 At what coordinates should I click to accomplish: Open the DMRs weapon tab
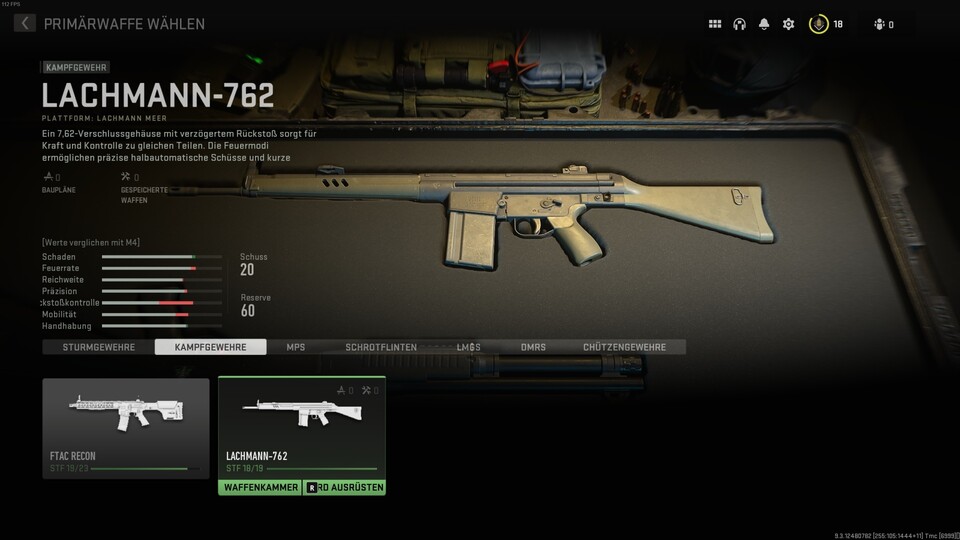pos(533,347)
